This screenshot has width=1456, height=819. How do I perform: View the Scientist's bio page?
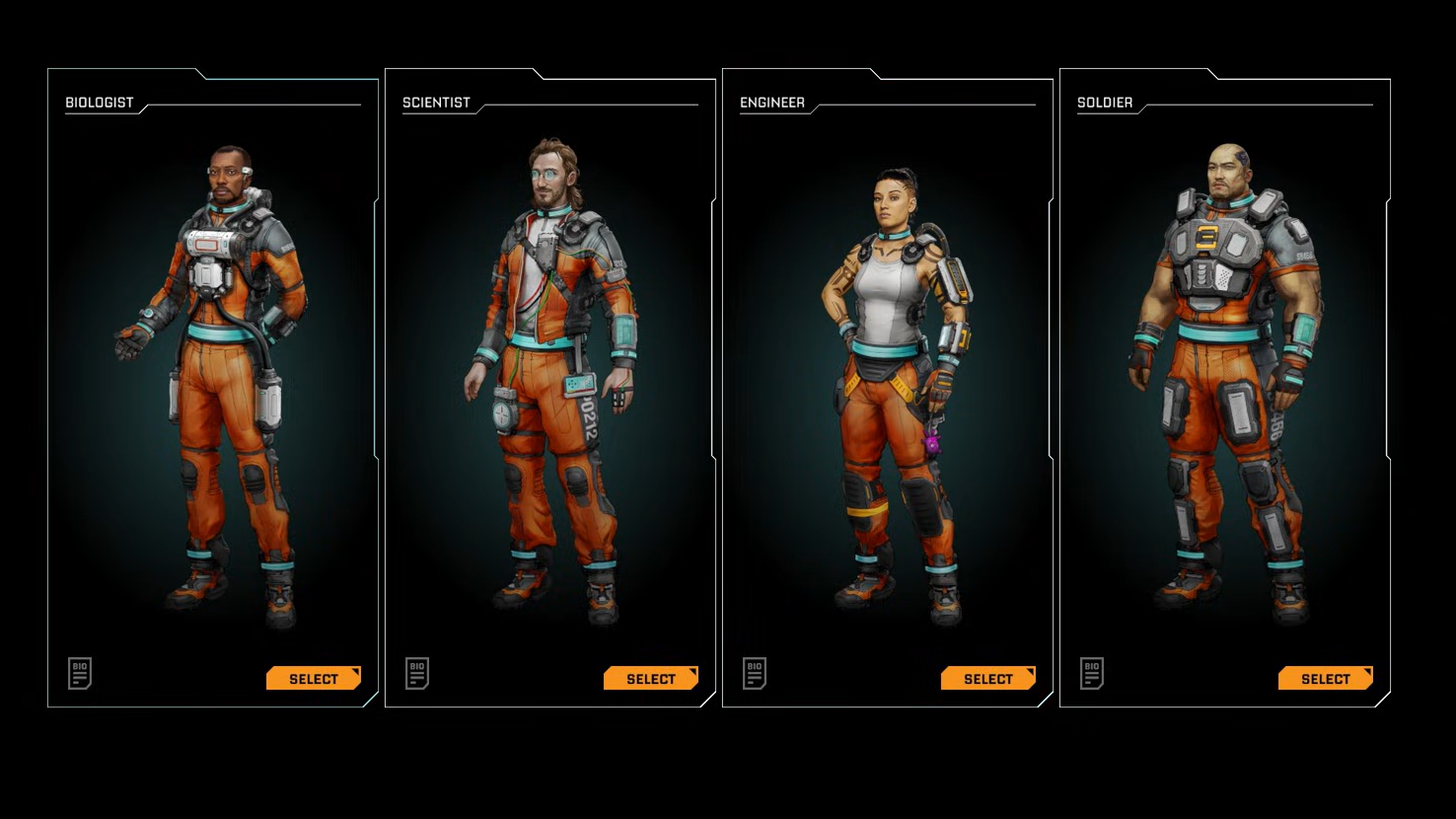(x=417, y=673)
